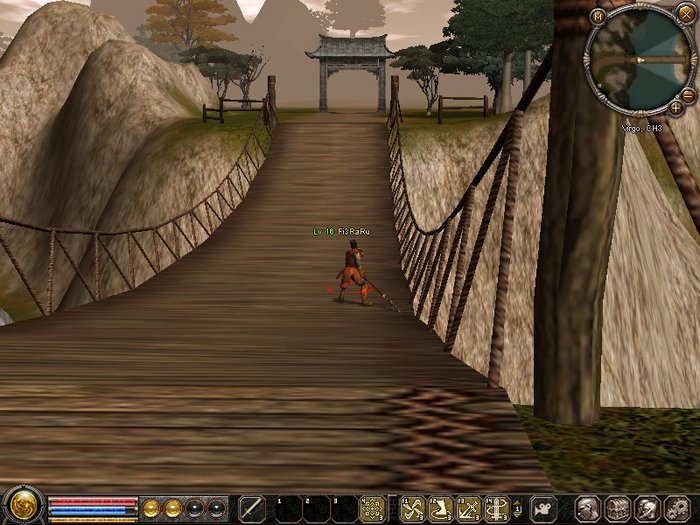The height and width of the screenshot is (525, 700).
Task: Zoom in the minimap with the plus button
Action: click(x=676, y=106)
